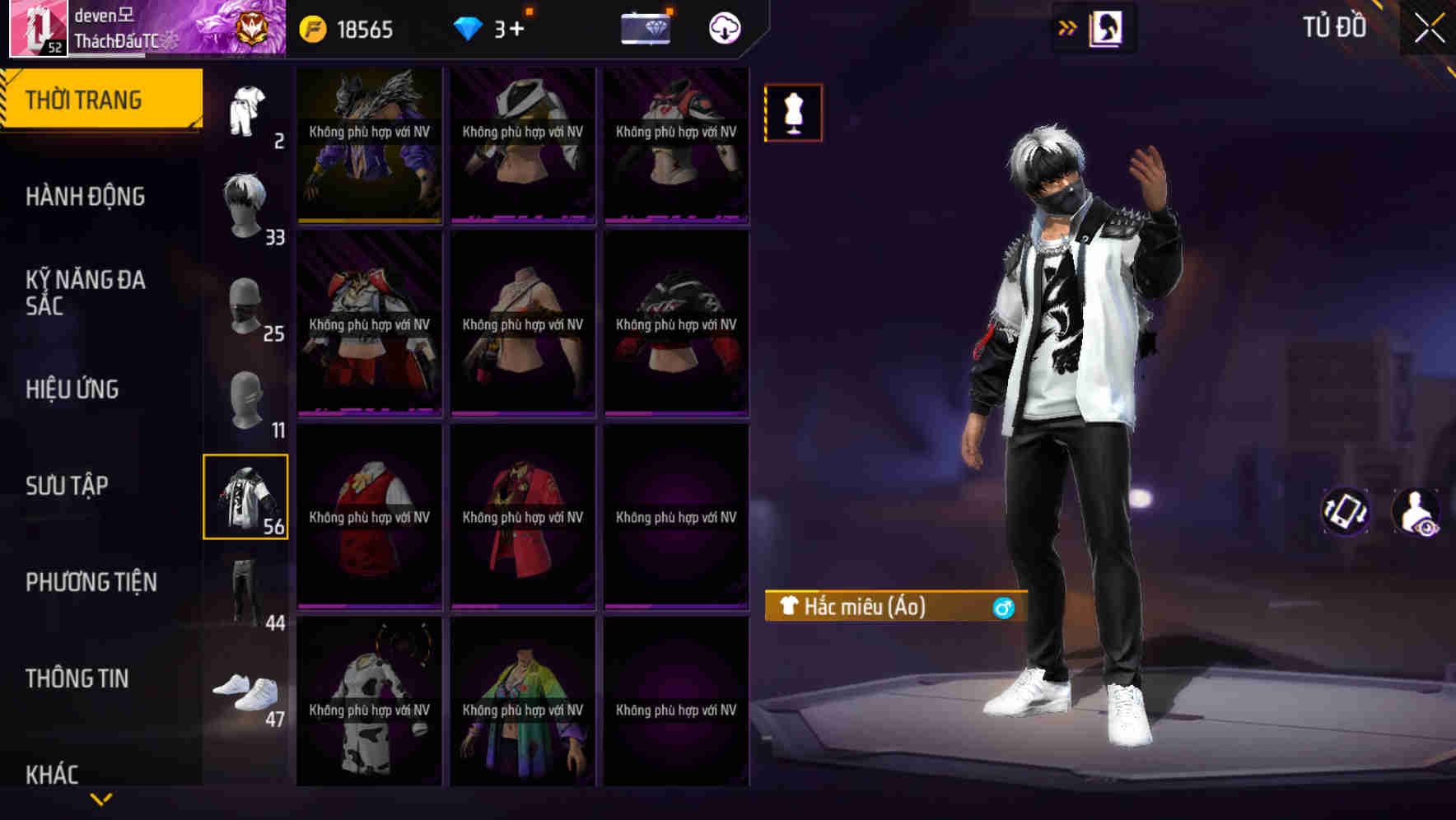Collapse the panel with the double chevron arrows

click(1067, 27)
